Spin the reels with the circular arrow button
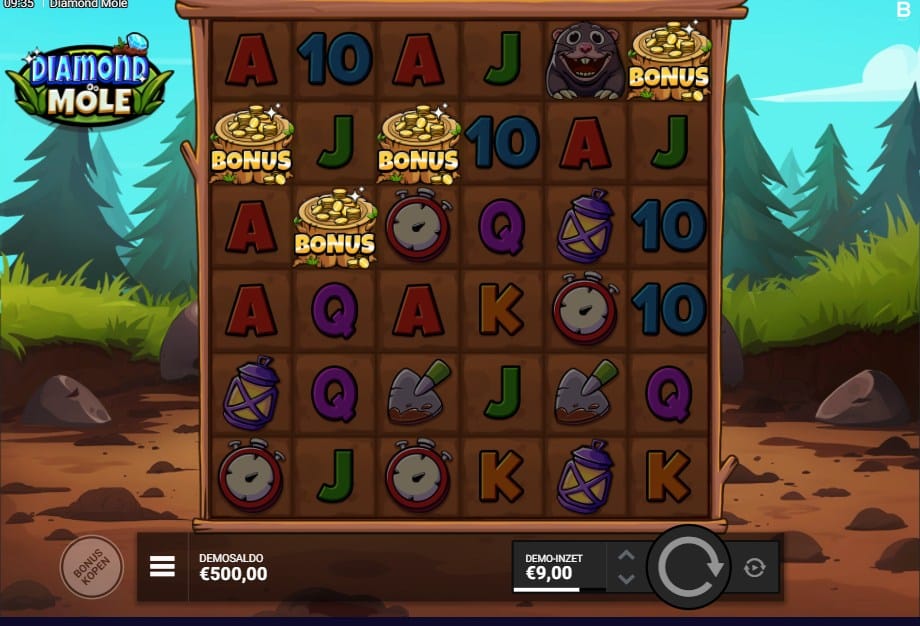 tap(689, 567)
